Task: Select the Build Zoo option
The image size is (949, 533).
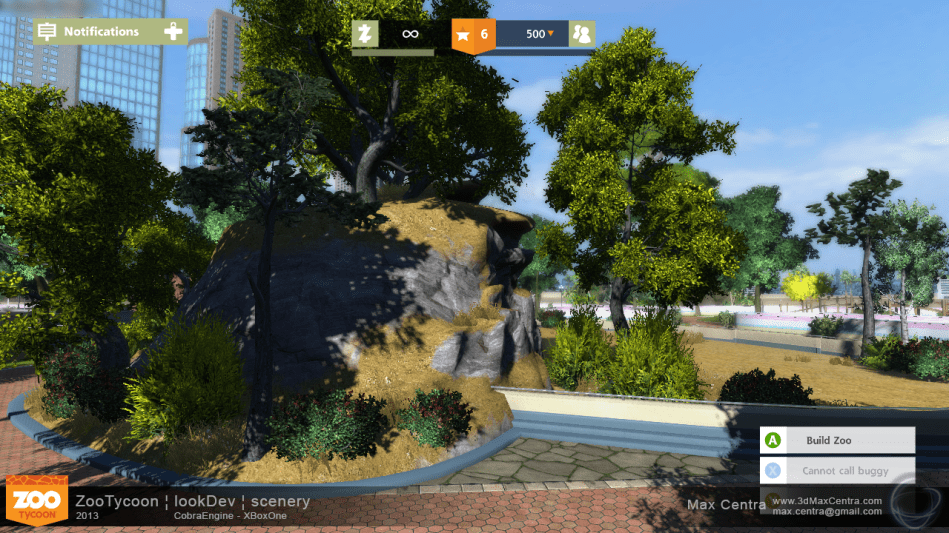Action: 838,440
